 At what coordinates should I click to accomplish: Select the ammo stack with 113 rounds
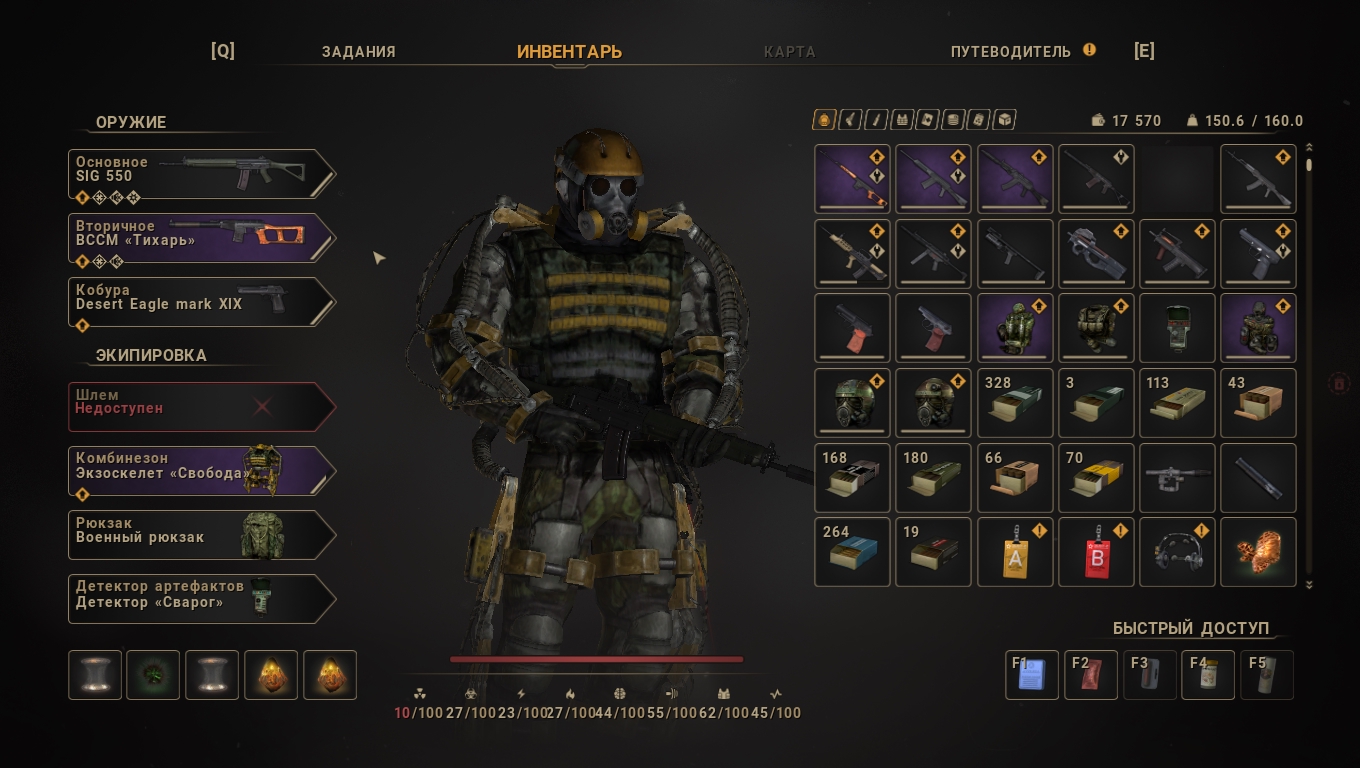click(x=1177, y=403)
